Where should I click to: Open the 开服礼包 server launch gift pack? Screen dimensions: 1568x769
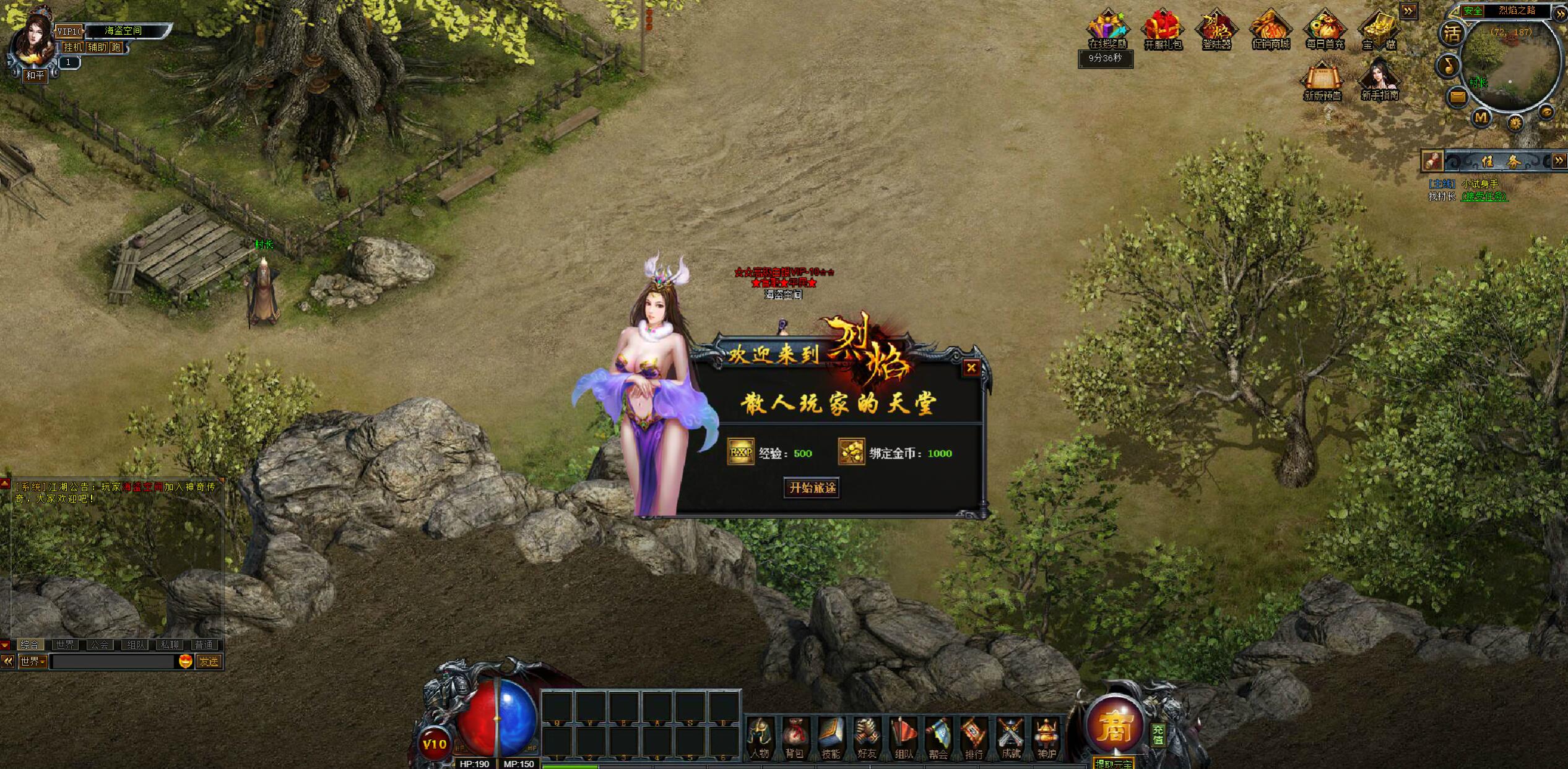tap(1163, 30)
